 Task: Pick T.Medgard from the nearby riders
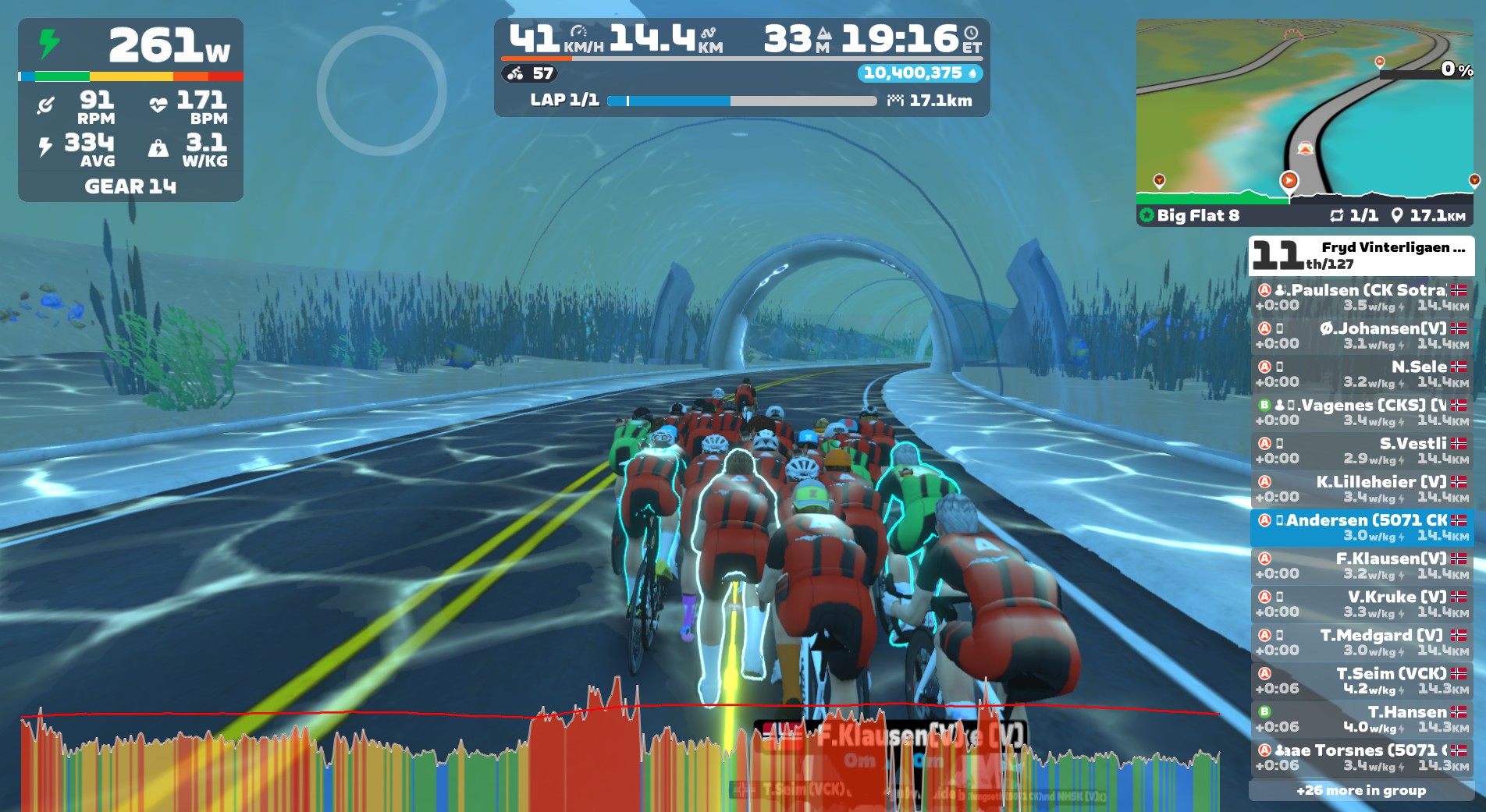pyautogui.click(x=1361, y=642)
